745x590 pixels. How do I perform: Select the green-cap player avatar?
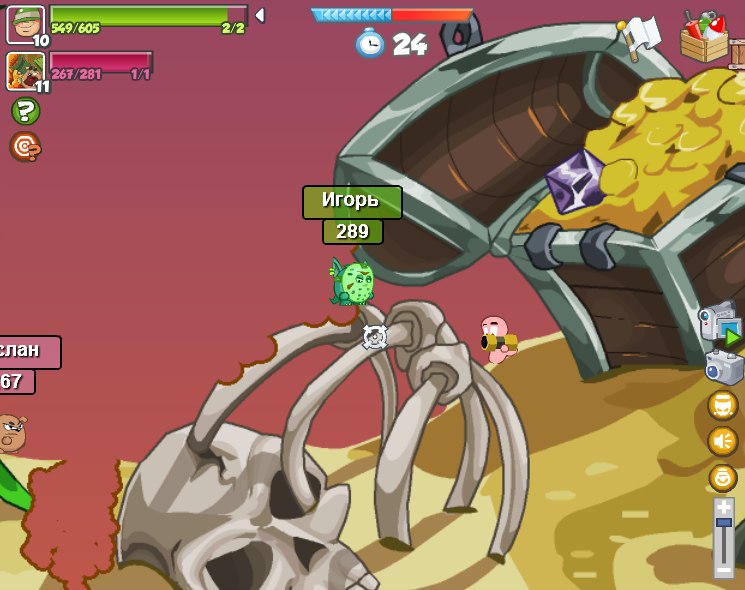pyautogui.click(x=25, y=23)
